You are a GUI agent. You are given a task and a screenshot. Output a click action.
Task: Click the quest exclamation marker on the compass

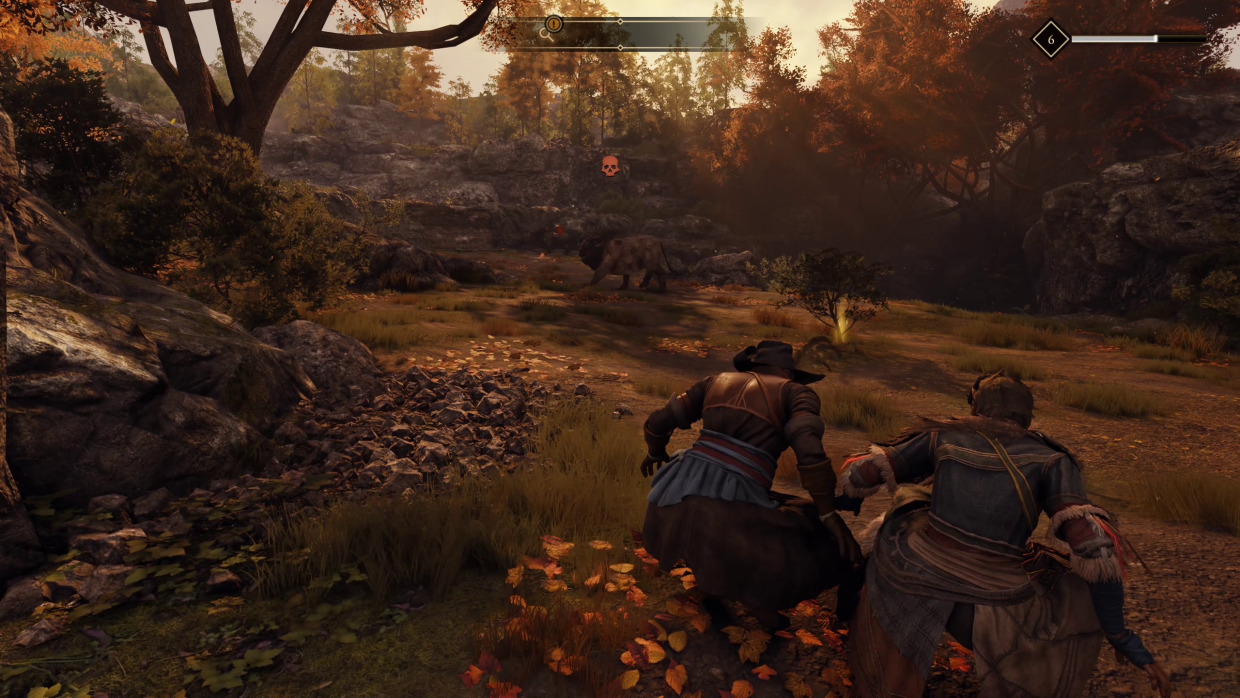554,23
